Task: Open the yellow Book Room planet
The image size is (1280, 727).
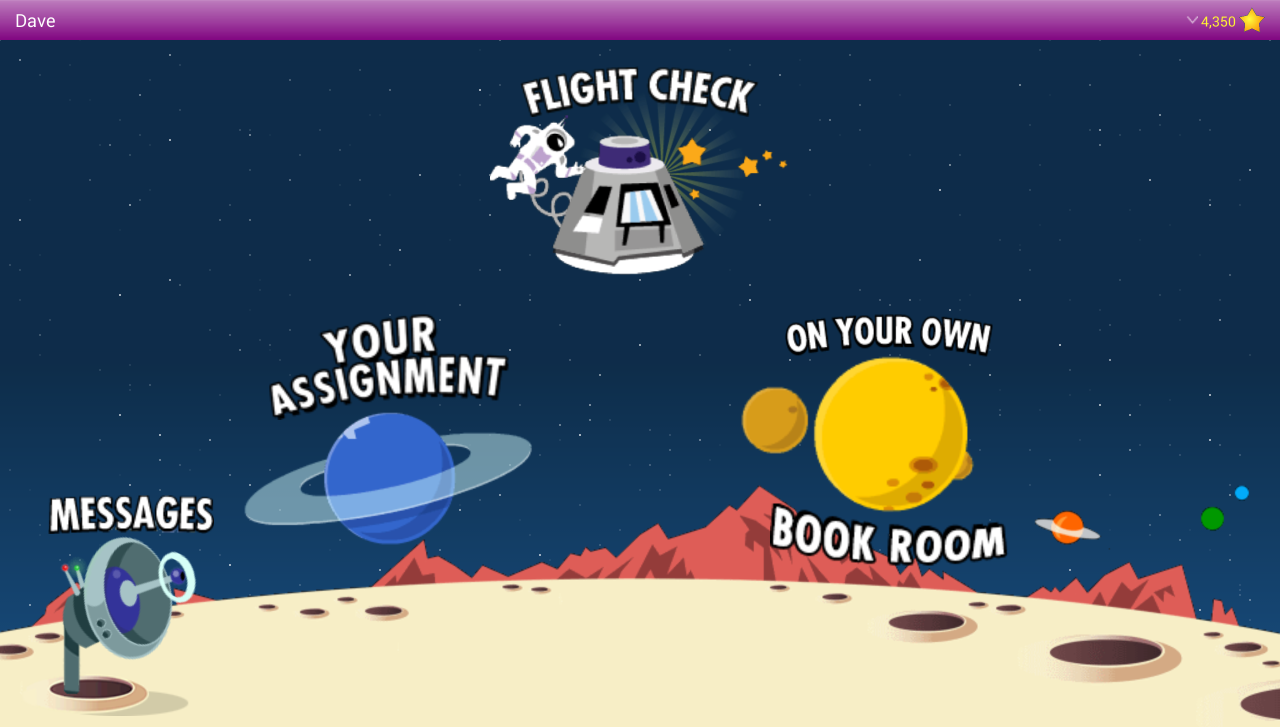Action: click(890, 435)
